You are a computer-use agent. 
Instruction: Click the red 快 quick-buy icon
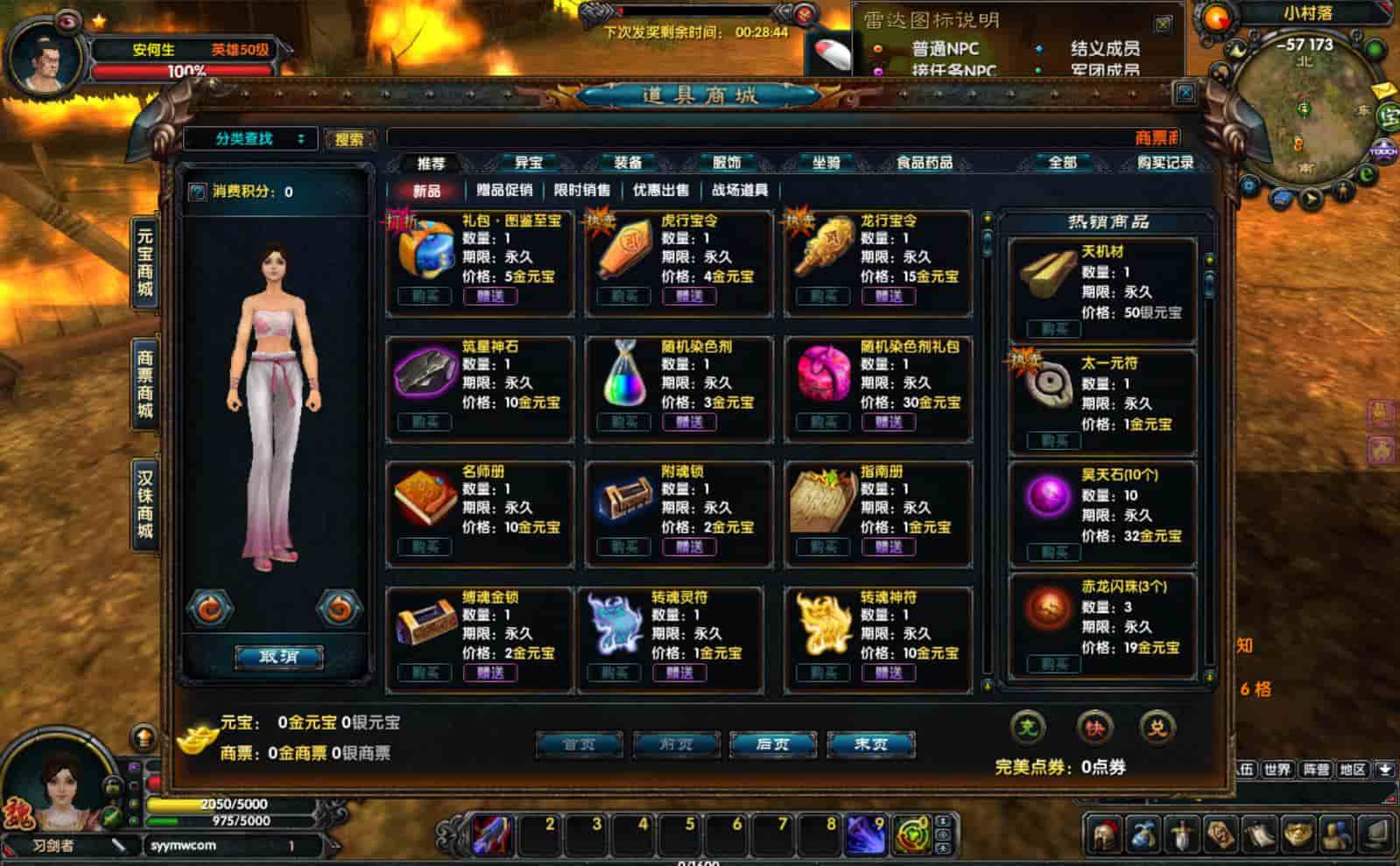1095,727
